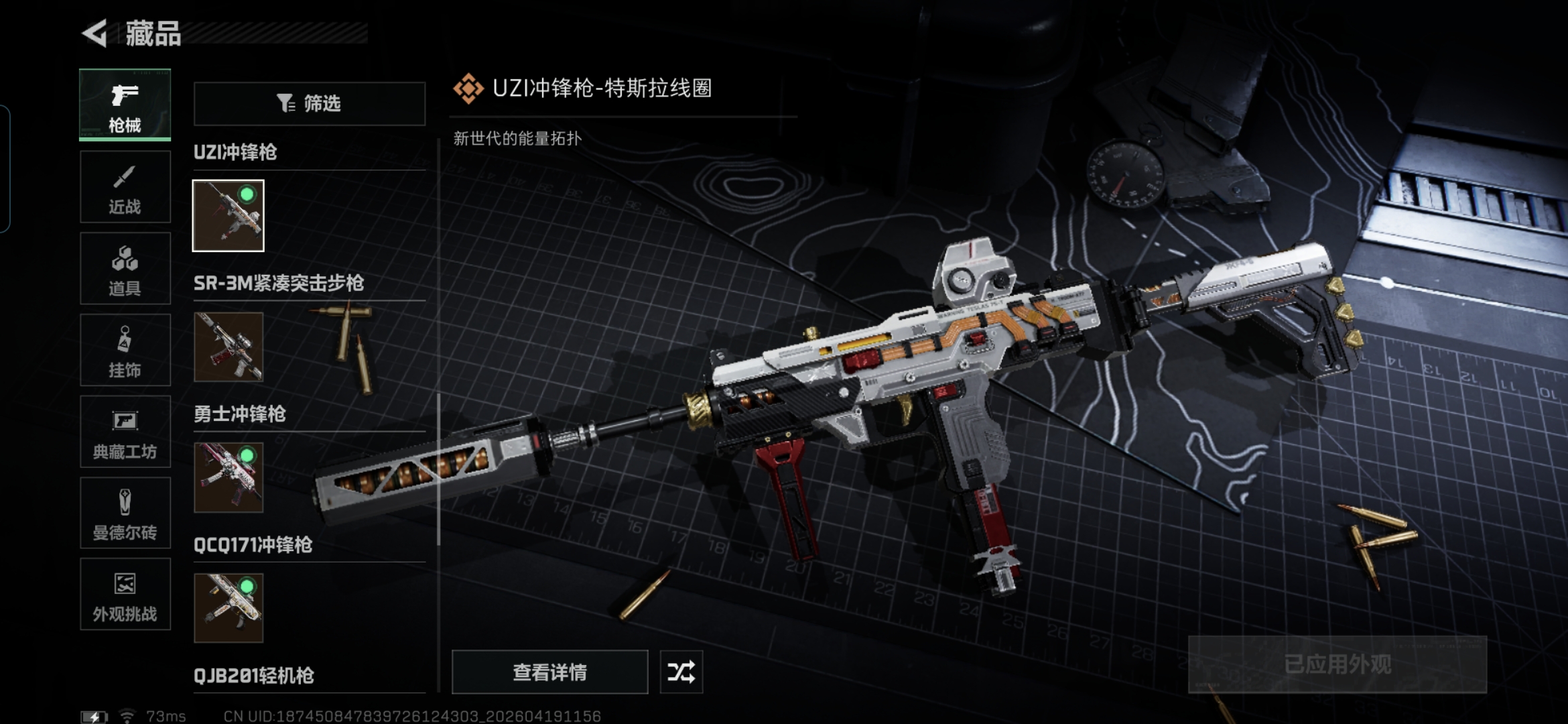Pick the 勇士冲锋枪 skin thumbnail
The height and width of the screenshot is (724, 1568).
[x=228, y=477]
